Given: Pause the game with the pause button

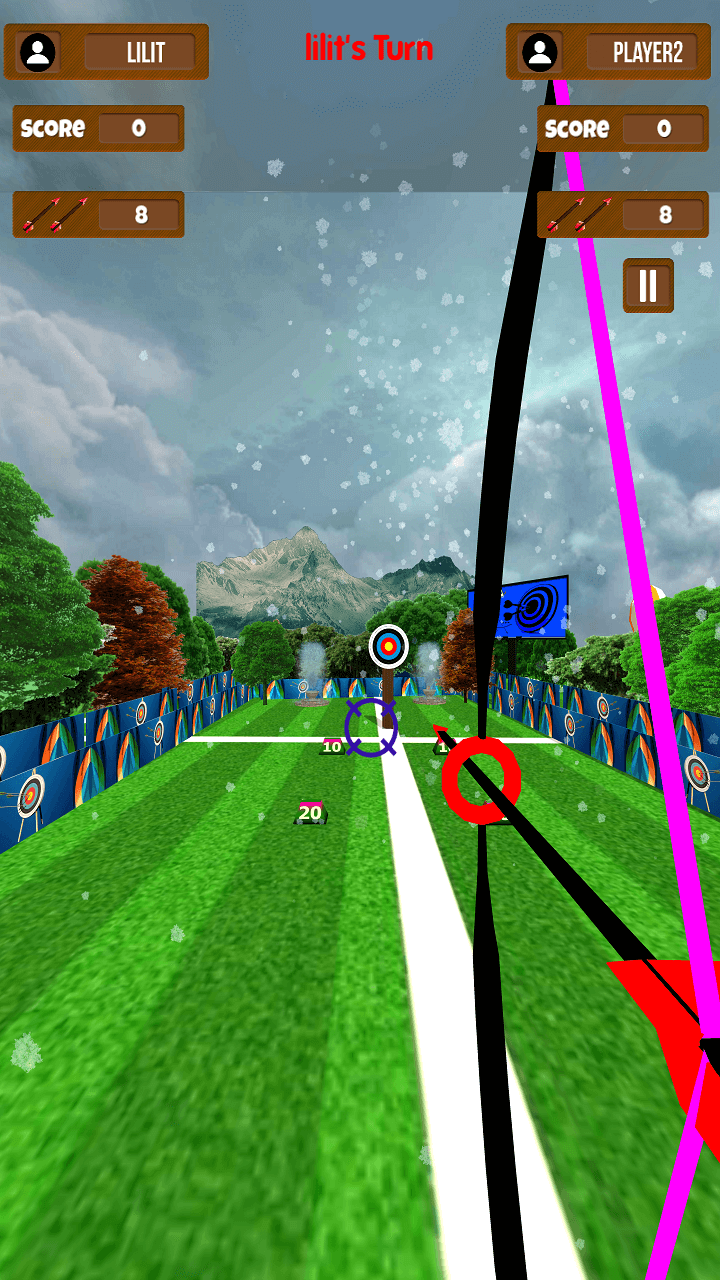Looking at the screenshot, I should click(648, 286).
